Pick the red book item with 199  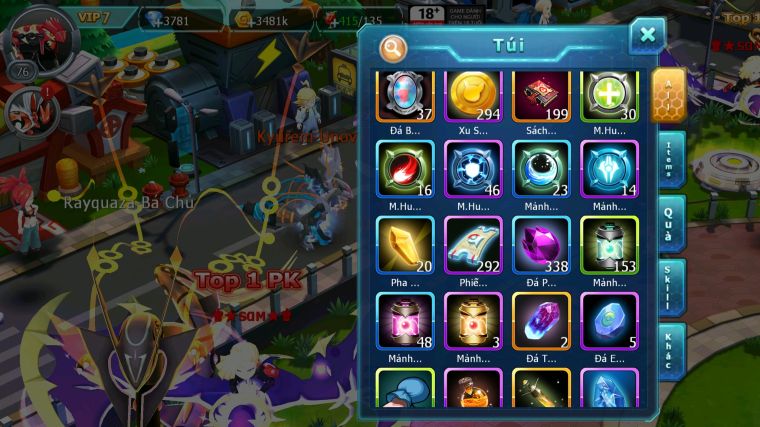(541, 96)
